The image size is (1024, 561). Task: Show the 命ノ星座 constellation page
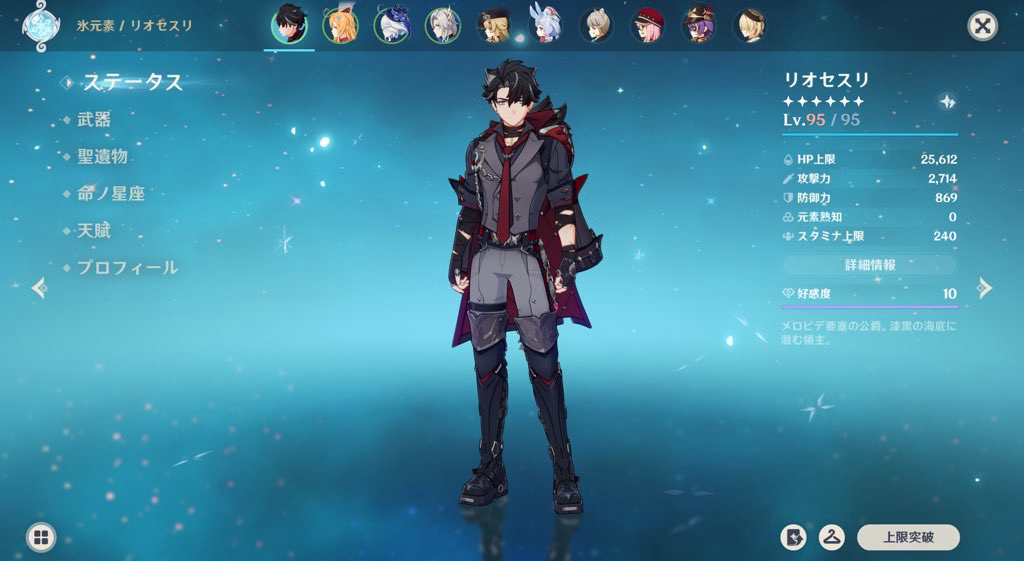pyautogui.click(x=111, y=193)
